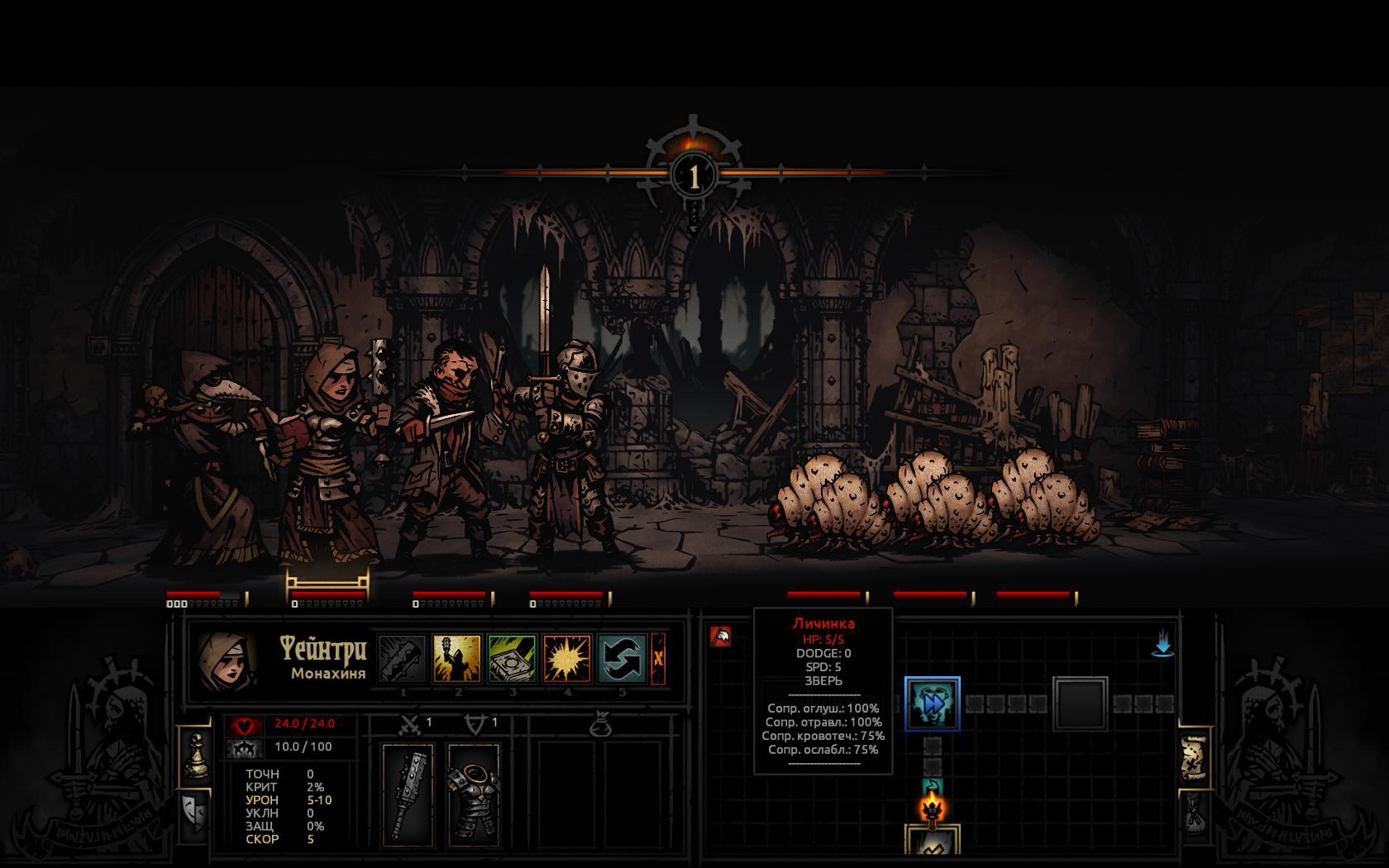Inspect the equipped spiked mace weapon

(408, 794)
